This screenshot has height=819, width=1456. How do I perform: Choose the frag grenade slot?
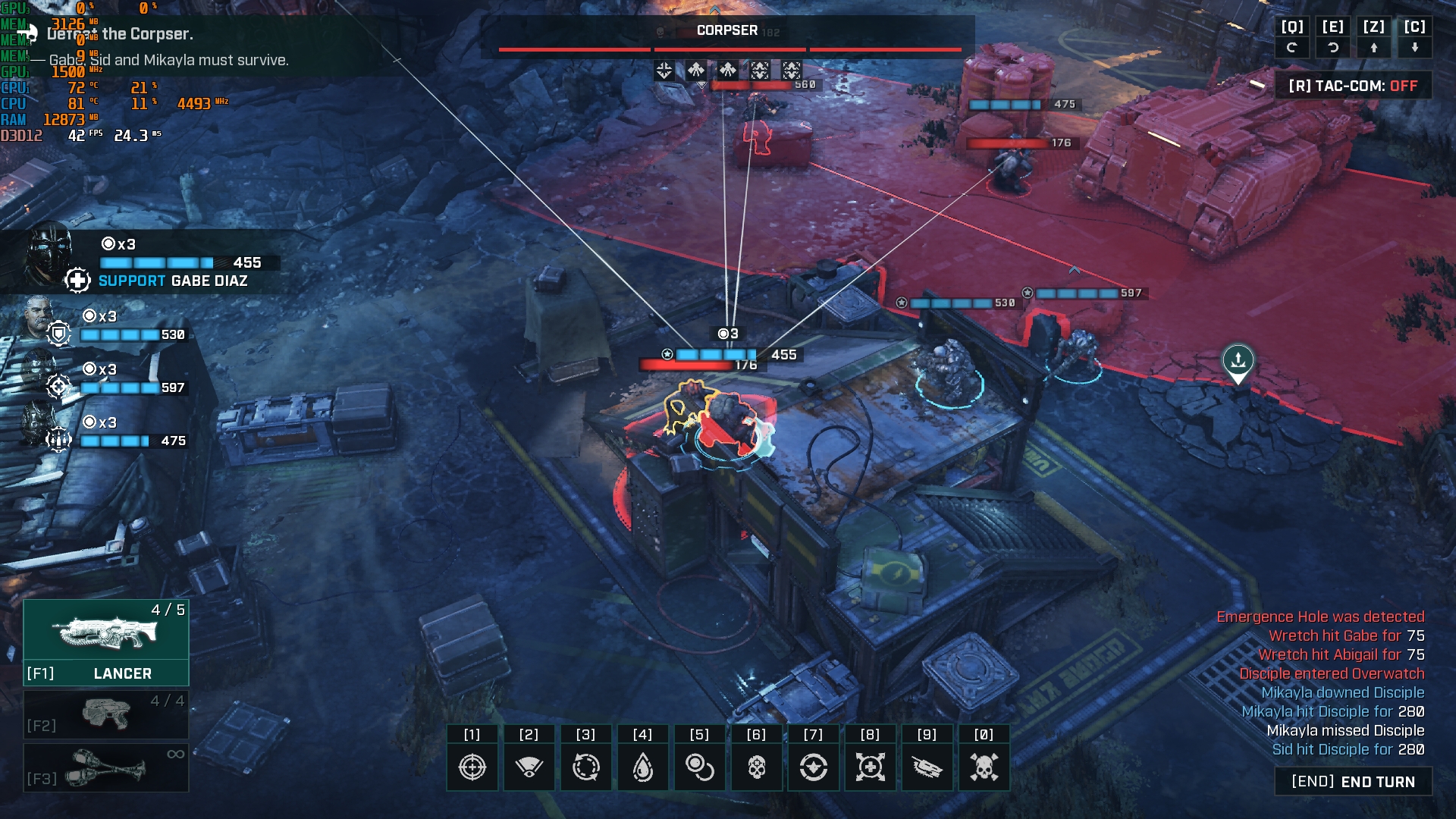pos(106,767)
